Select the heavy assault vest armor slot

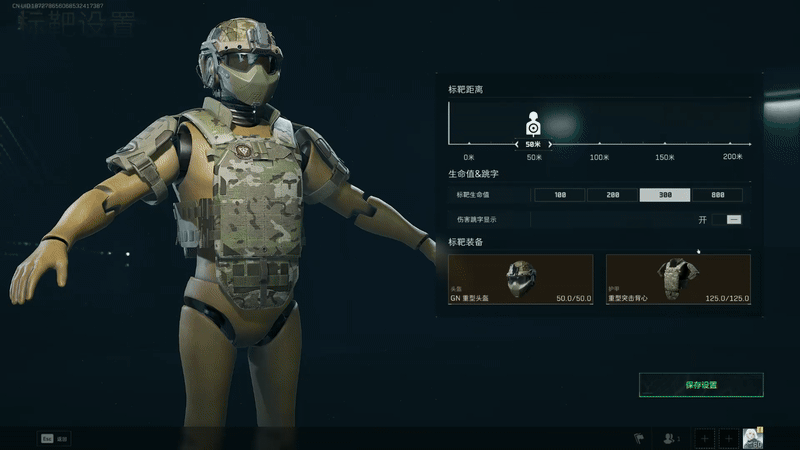click(x=678, y=279)
